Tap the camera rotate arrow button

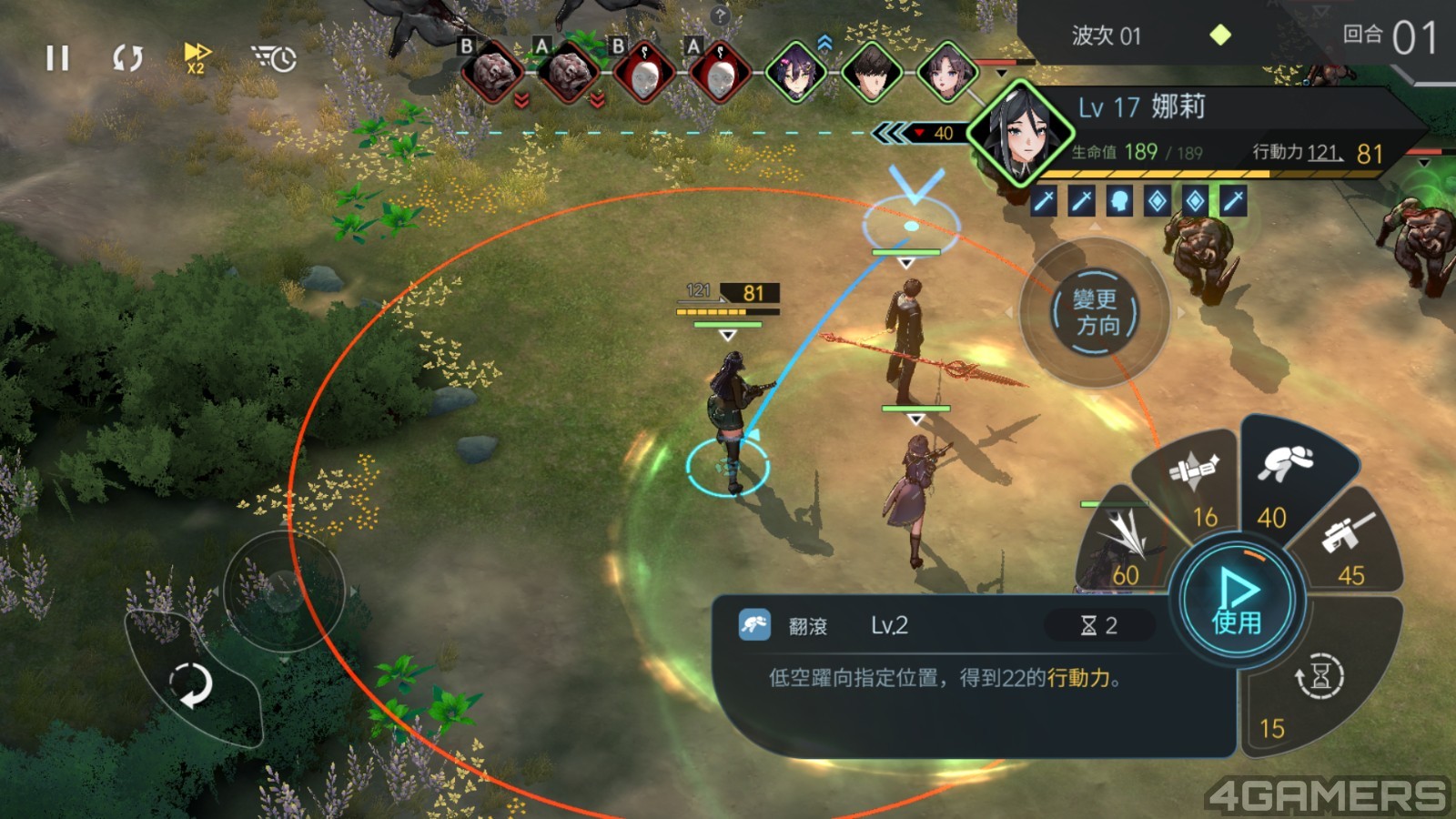[191, 684]
